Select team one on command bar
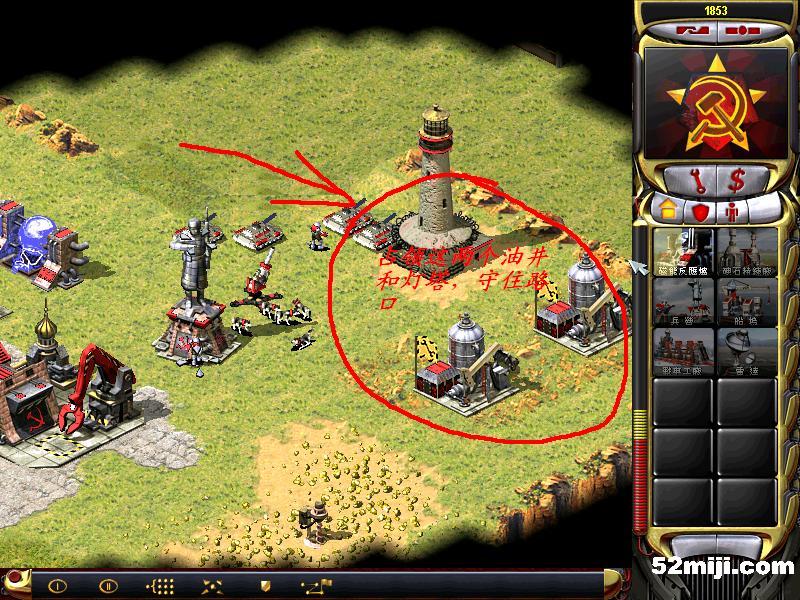Viewport: 800px width, 600px height. [57, 586]
